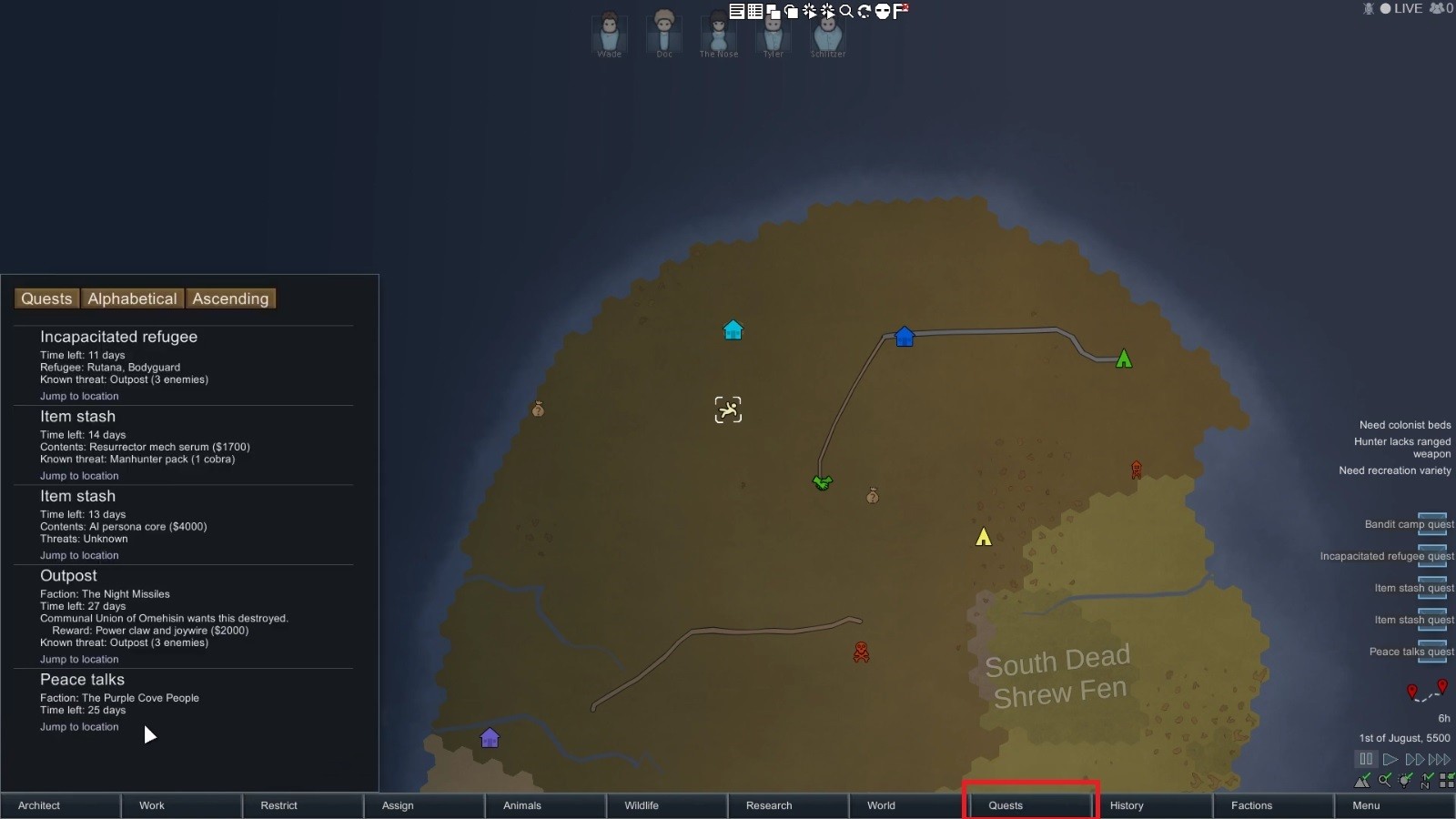1456x819 pixels.
Task: Click the Quests filter selector in the panel
Action: coord(46,298)
